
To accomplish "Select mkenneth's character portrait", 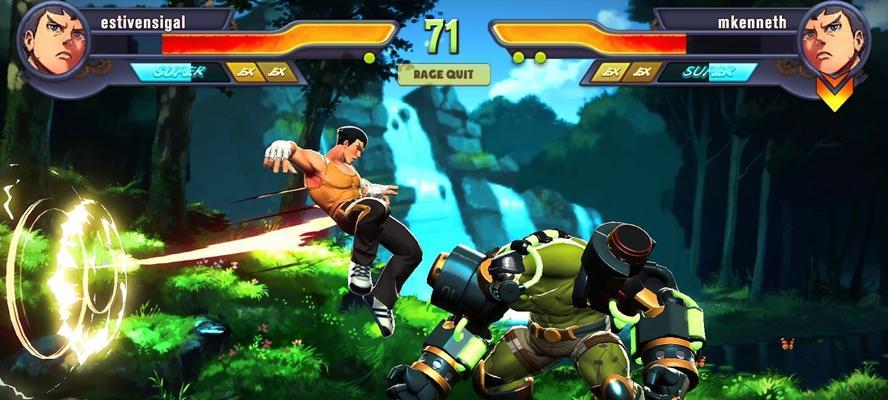I will coord(833,41).
